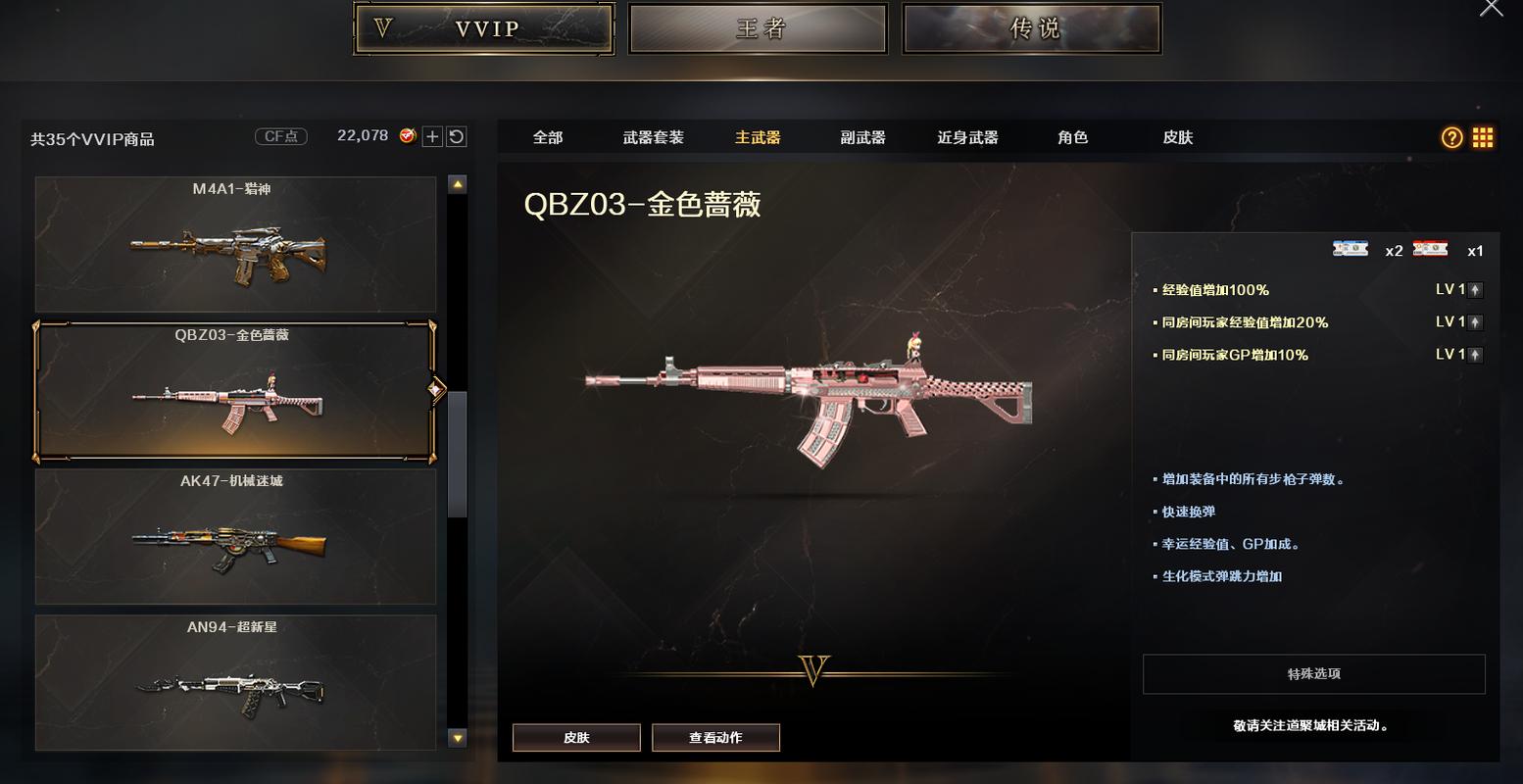Image resolution: width=1523 pixels, height=784 pixels.
Task: Toggle the LV1 upgrade for 同房间玩家GP增加10%
Action: [x=1473, y=354]
